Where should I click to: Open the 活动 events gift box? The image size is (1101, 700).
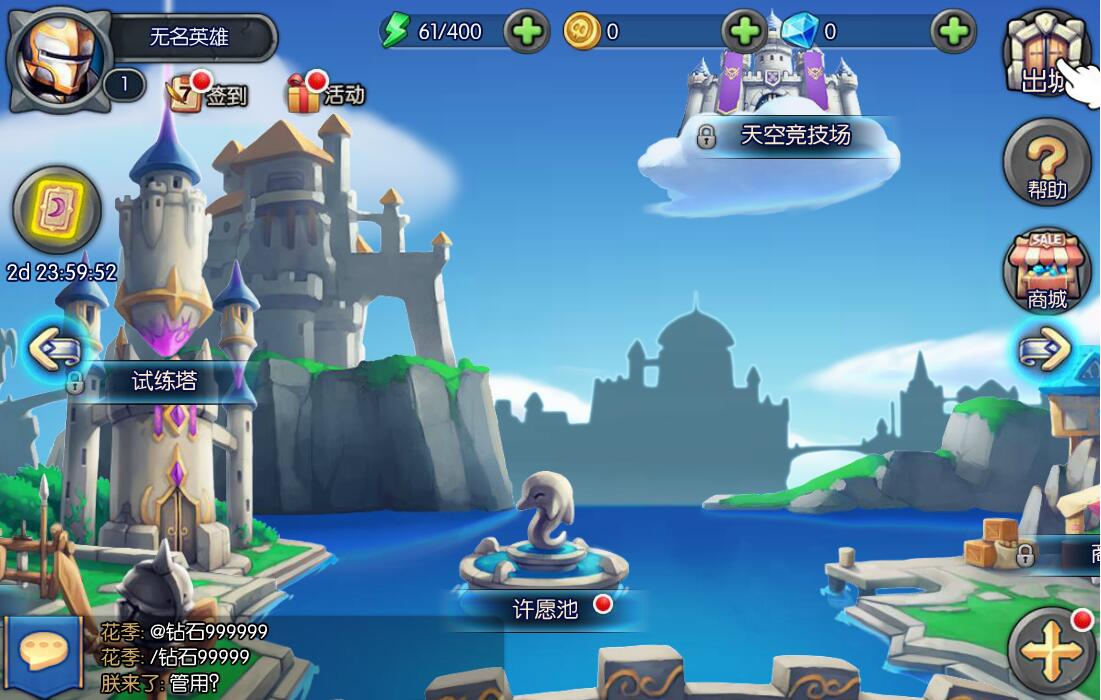326,94
